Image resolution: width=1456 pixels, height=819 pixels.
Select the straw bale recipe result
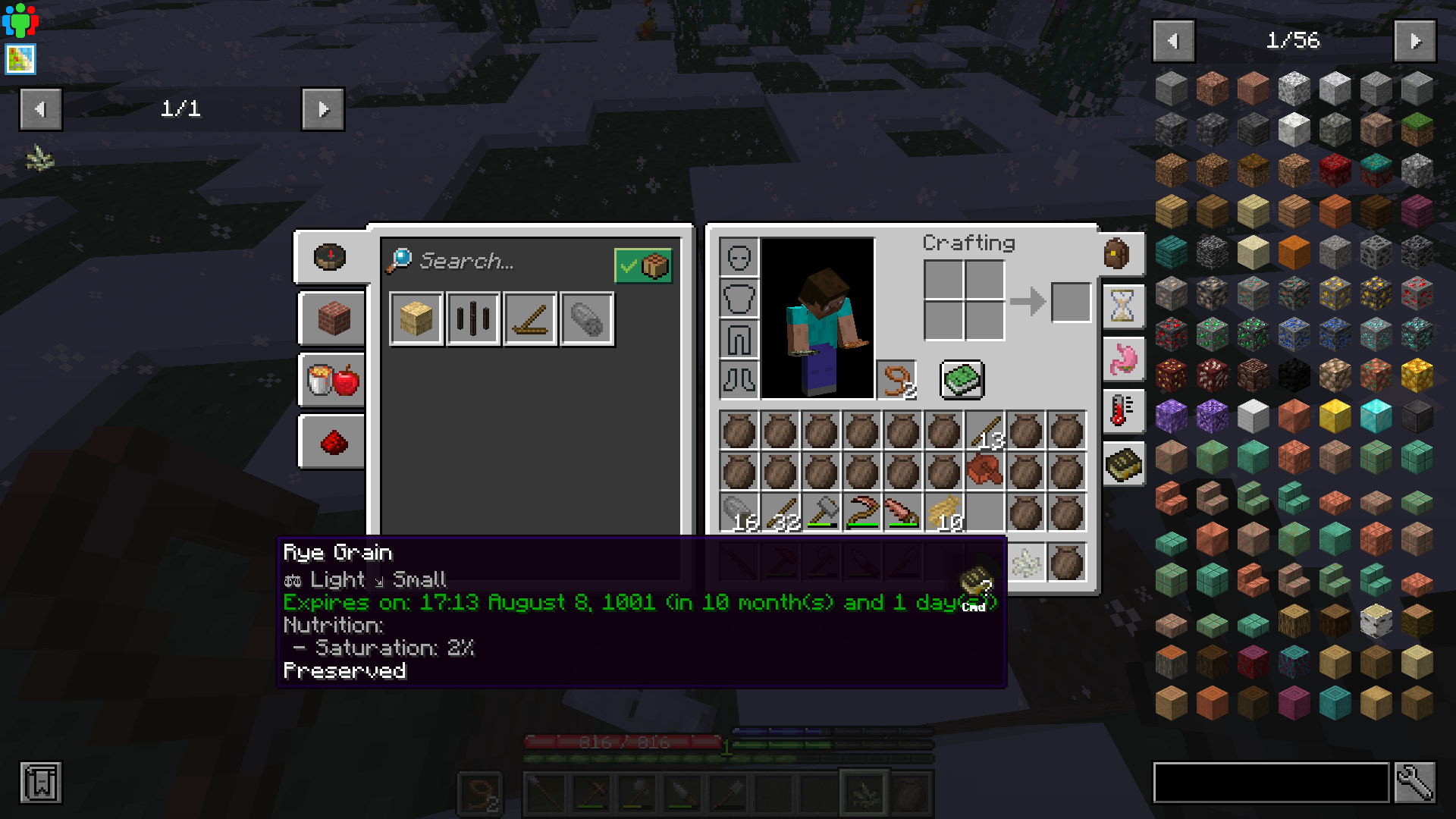[x=416, y=318]
